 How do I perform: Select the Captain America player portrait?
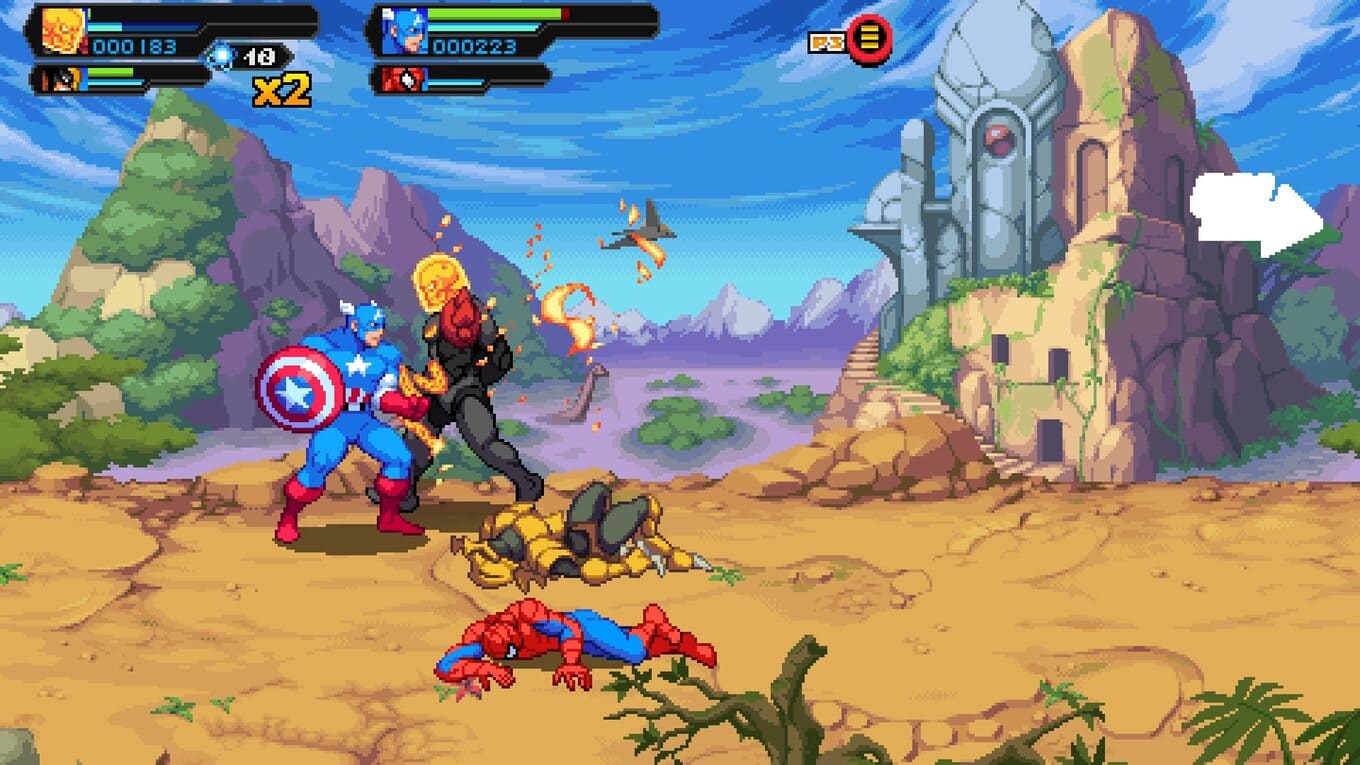pyautogui.click(x=403, y=30)
